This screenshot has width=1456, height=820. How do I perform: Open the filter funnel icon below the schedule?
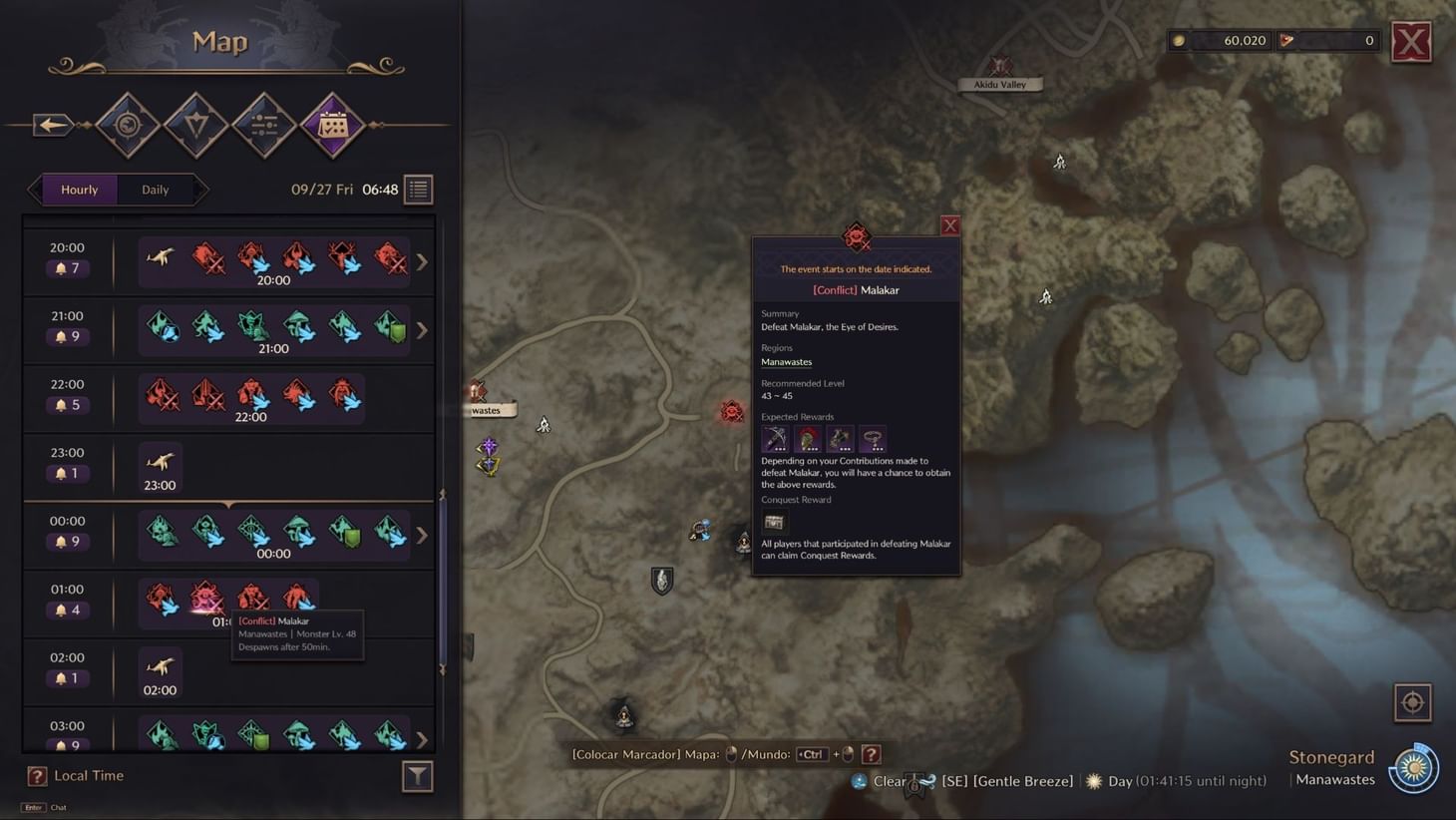(418, 775)
